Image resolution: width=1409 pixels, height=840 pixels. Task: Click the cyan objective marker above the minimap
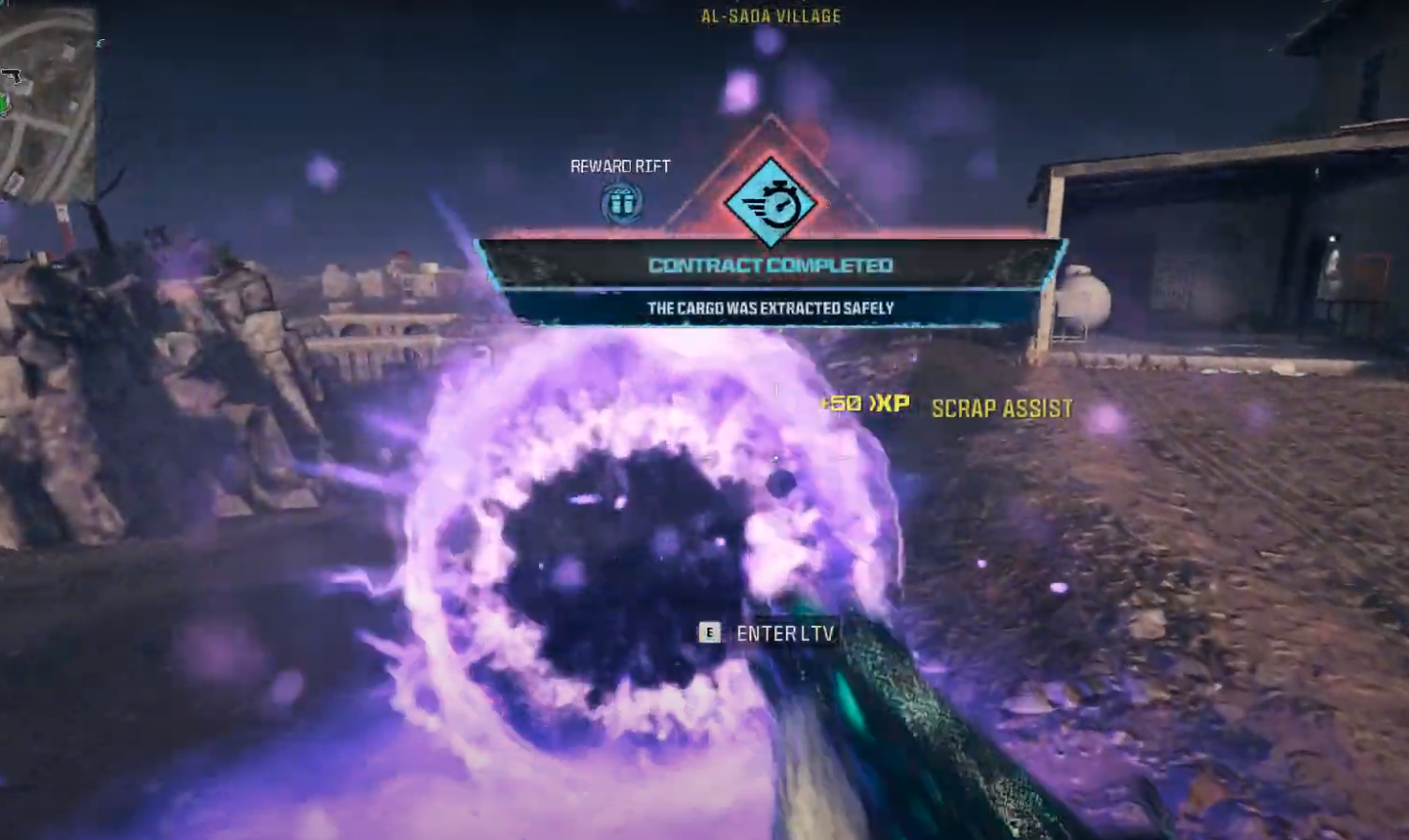click(x=101, y=42)
